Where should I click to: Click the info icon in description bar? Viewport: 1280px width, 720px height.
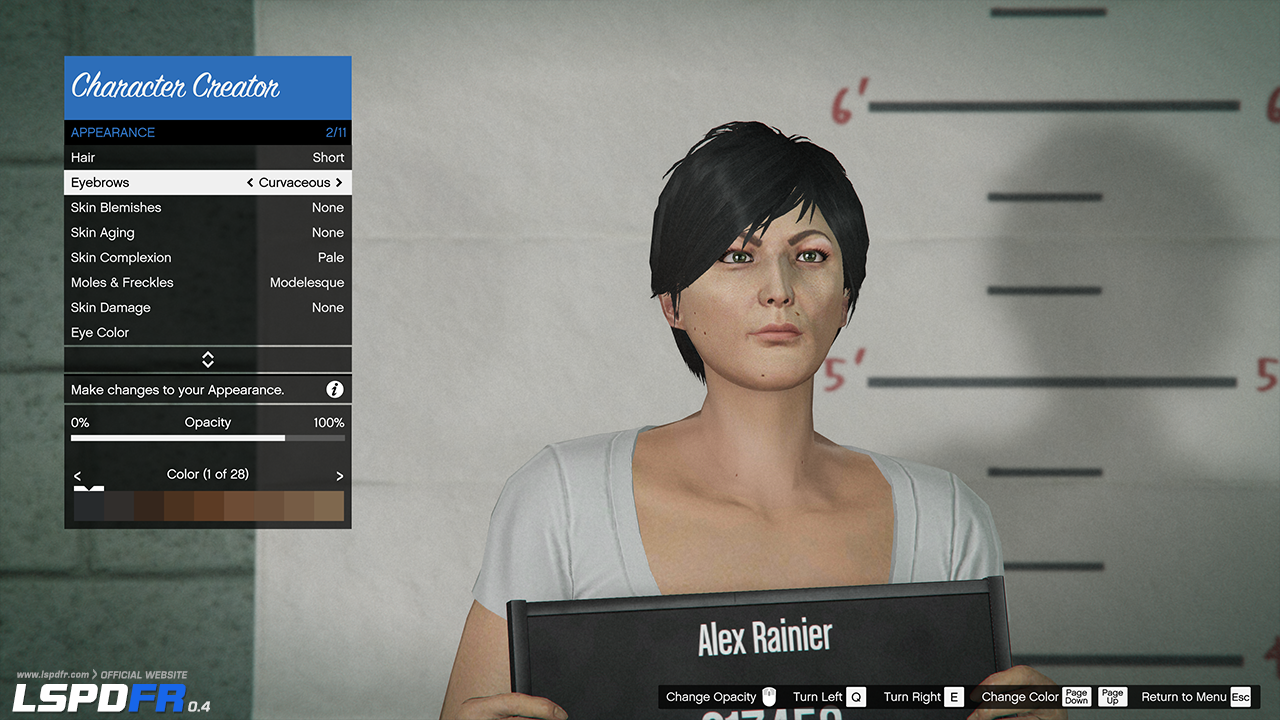coord(335,390)
